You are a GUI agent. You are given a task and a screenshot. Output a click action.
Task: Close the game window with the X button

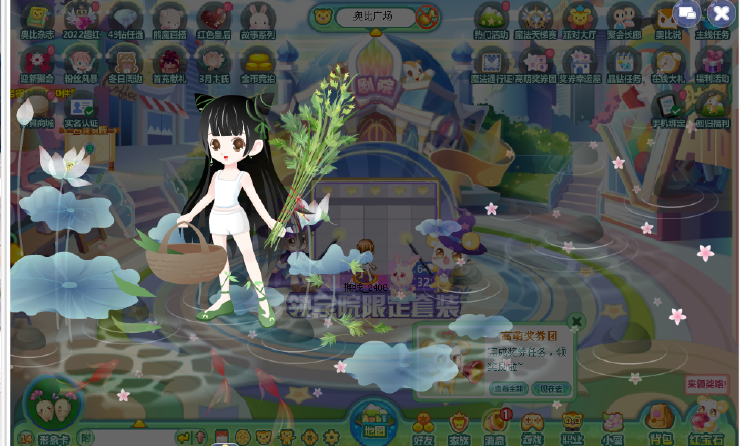[x=721, y=13]
